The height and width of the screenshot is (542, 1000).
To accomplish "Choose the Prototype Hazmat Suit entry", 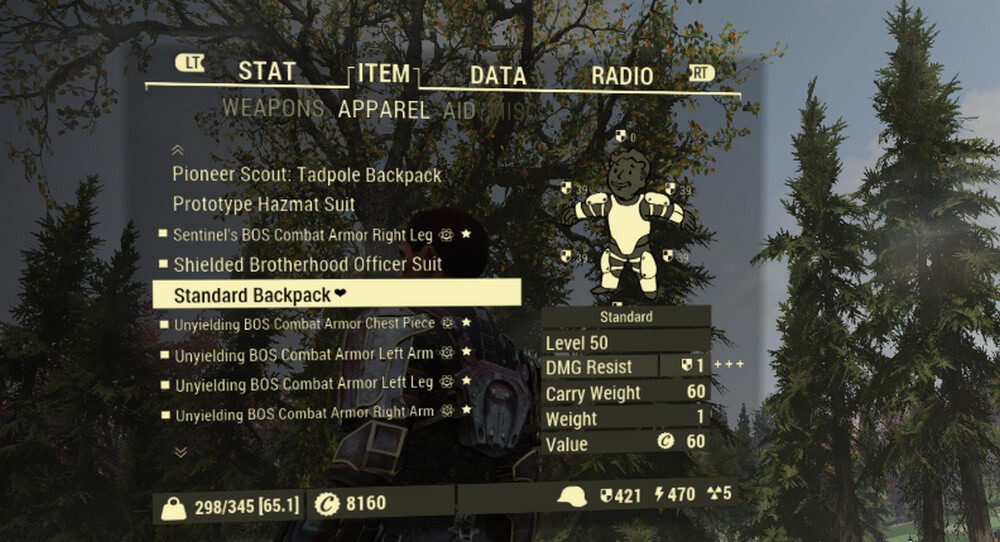I will (264, 204).
